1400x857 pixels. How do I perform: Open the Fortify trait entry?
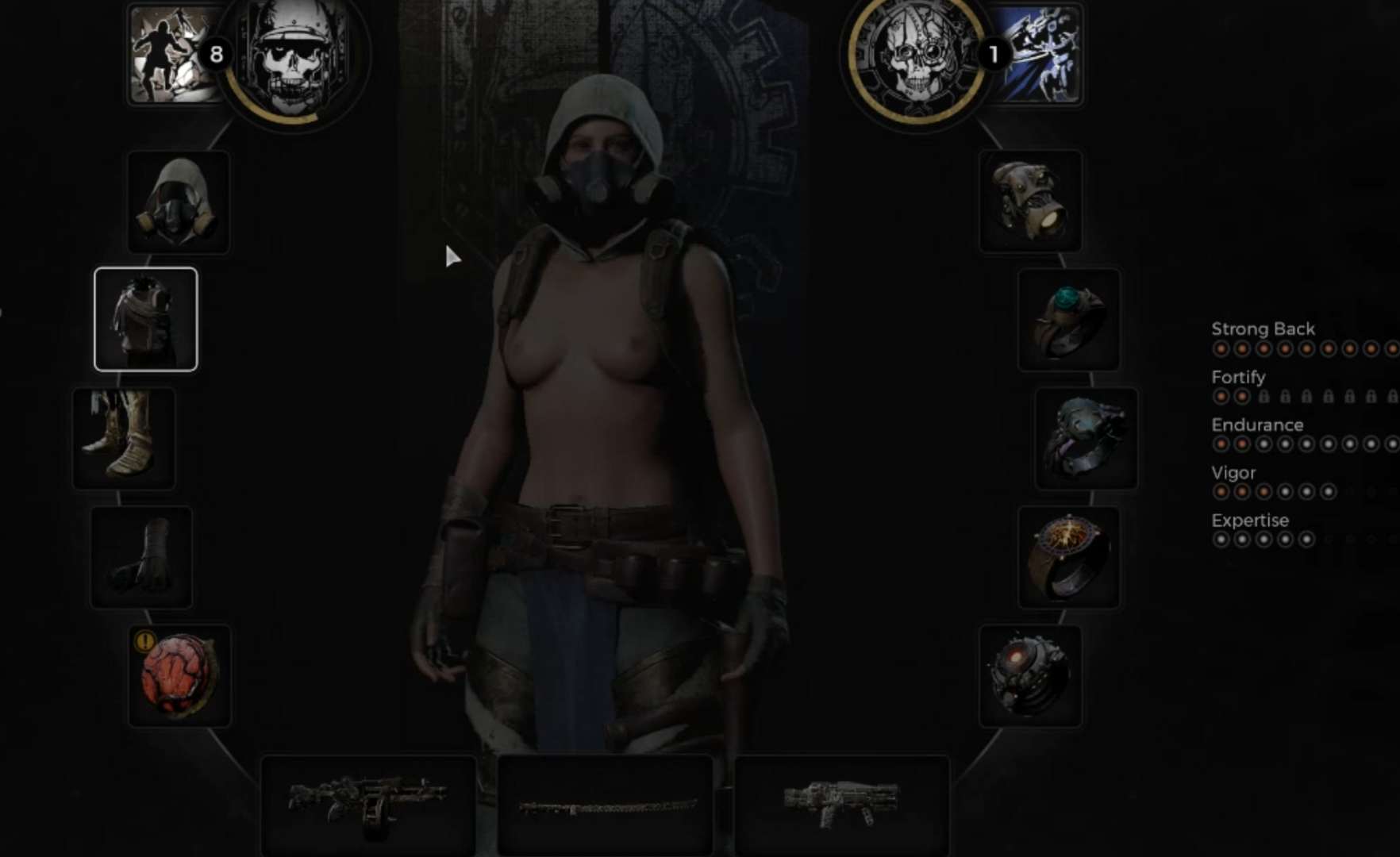coord(1238,377)
